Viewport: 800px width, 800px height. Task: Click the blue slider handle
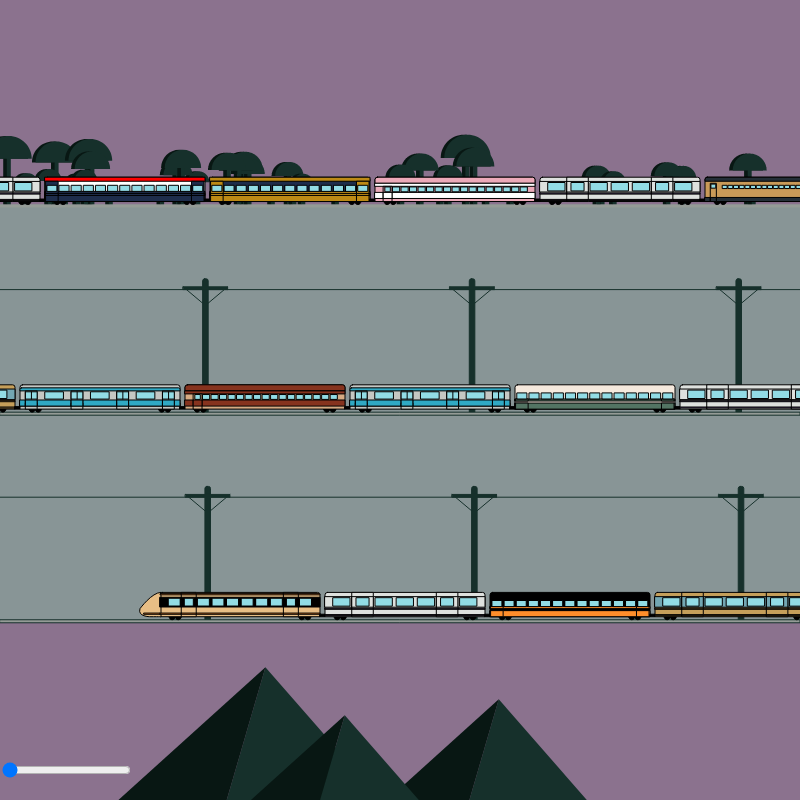(x=10, y=770)
